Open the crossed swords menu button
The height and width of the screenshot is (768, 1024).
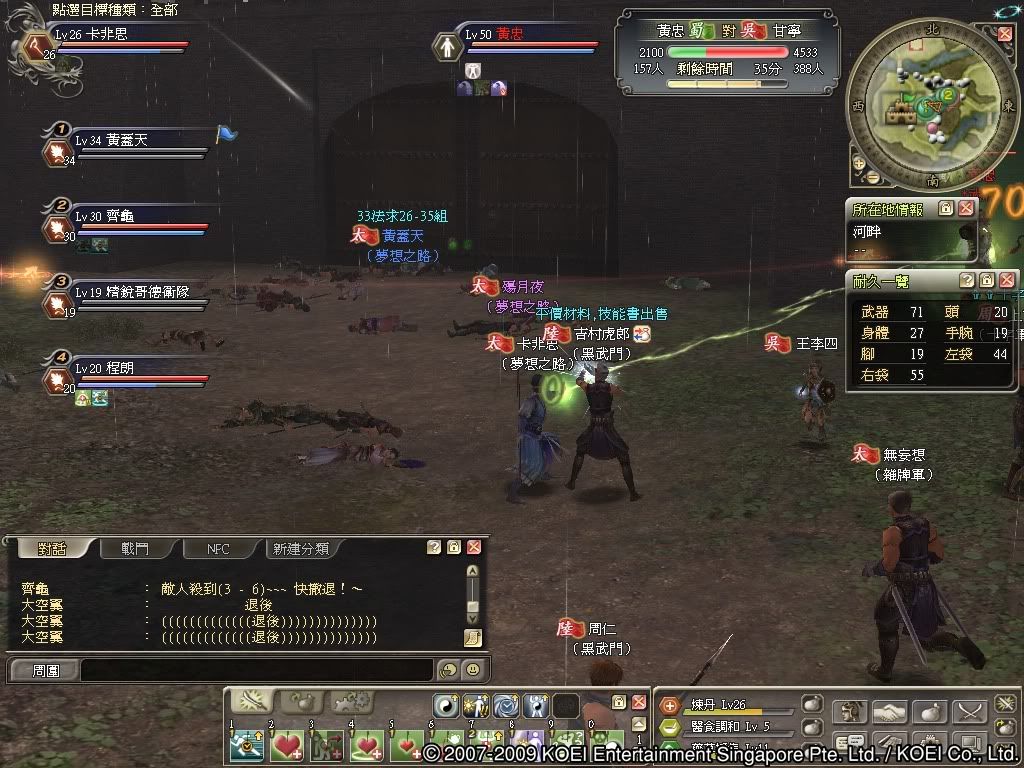[968, 712]
